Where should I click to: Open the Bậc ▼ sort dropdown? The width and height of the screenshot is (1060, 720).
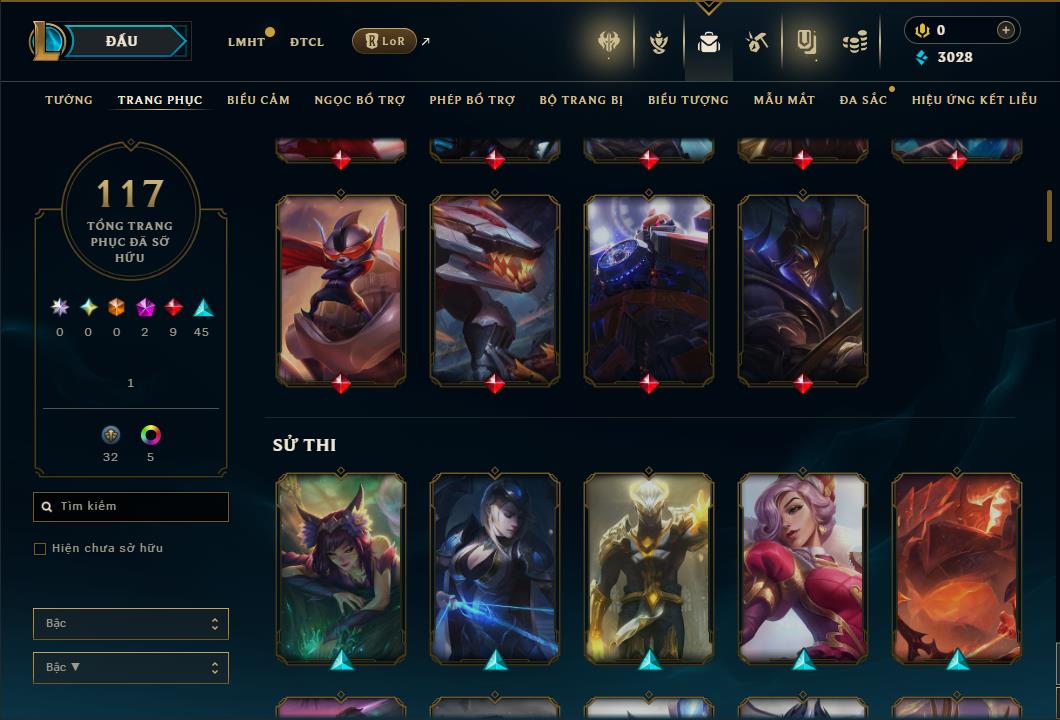point(131,667)
